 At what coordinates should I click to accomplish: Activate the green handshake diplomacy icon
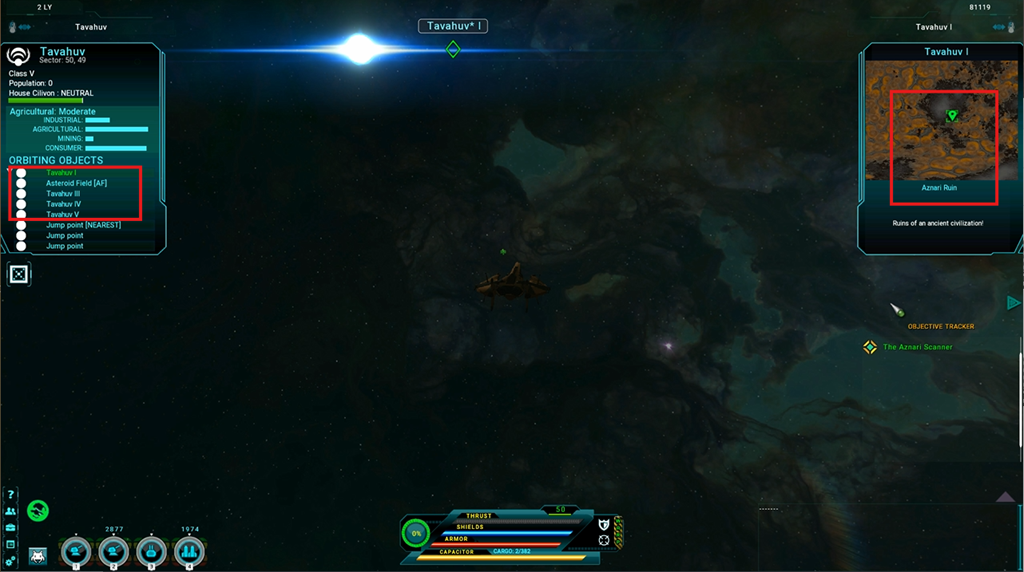38,510
